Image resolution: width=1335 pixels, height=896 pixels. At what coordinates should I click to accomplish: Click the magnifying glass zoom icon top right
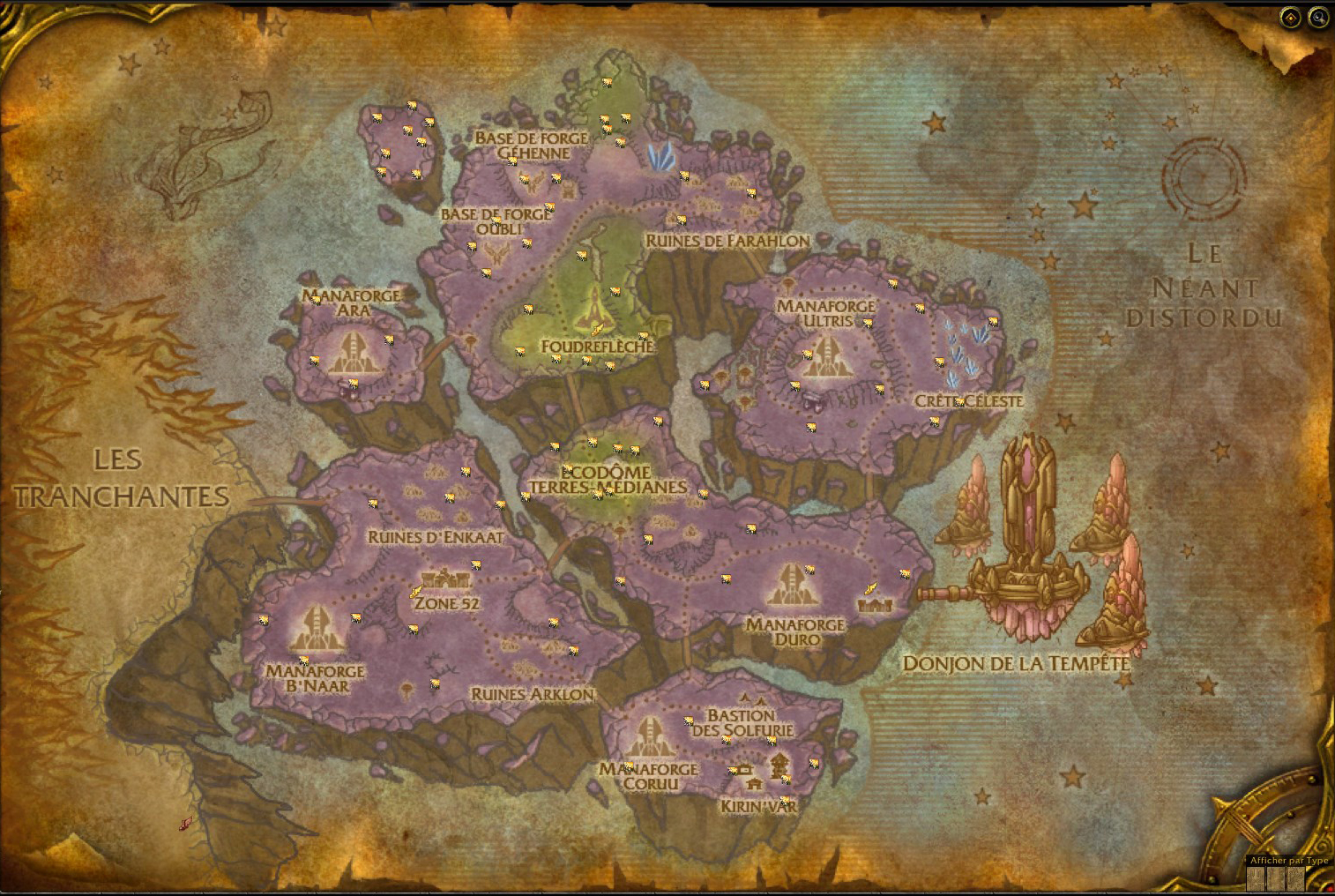pos(1317,16)
